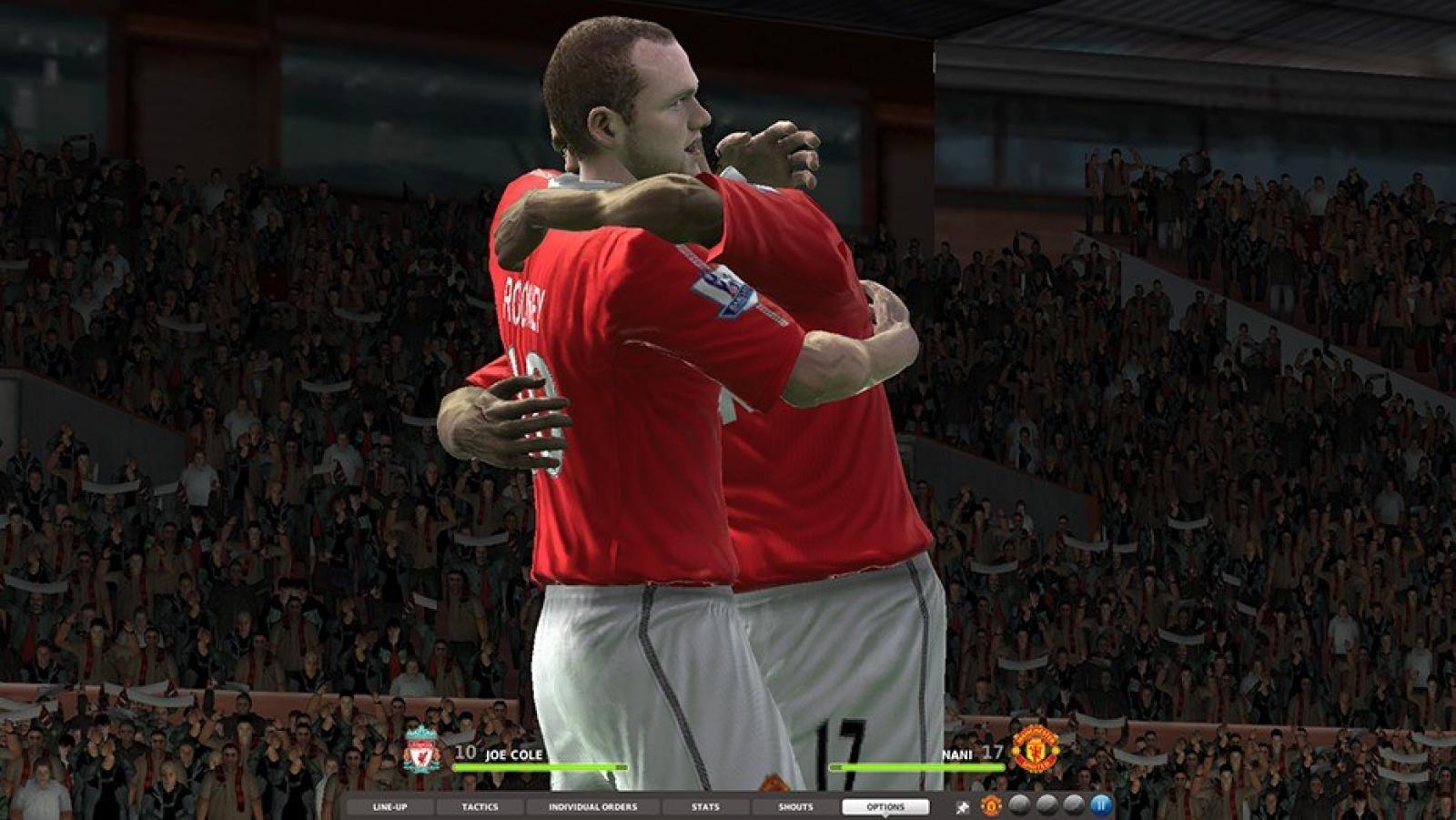This screenshot has height=820, width=1456.
Task: Click the pin icon on the toolbar
Action: click(963, 806)
